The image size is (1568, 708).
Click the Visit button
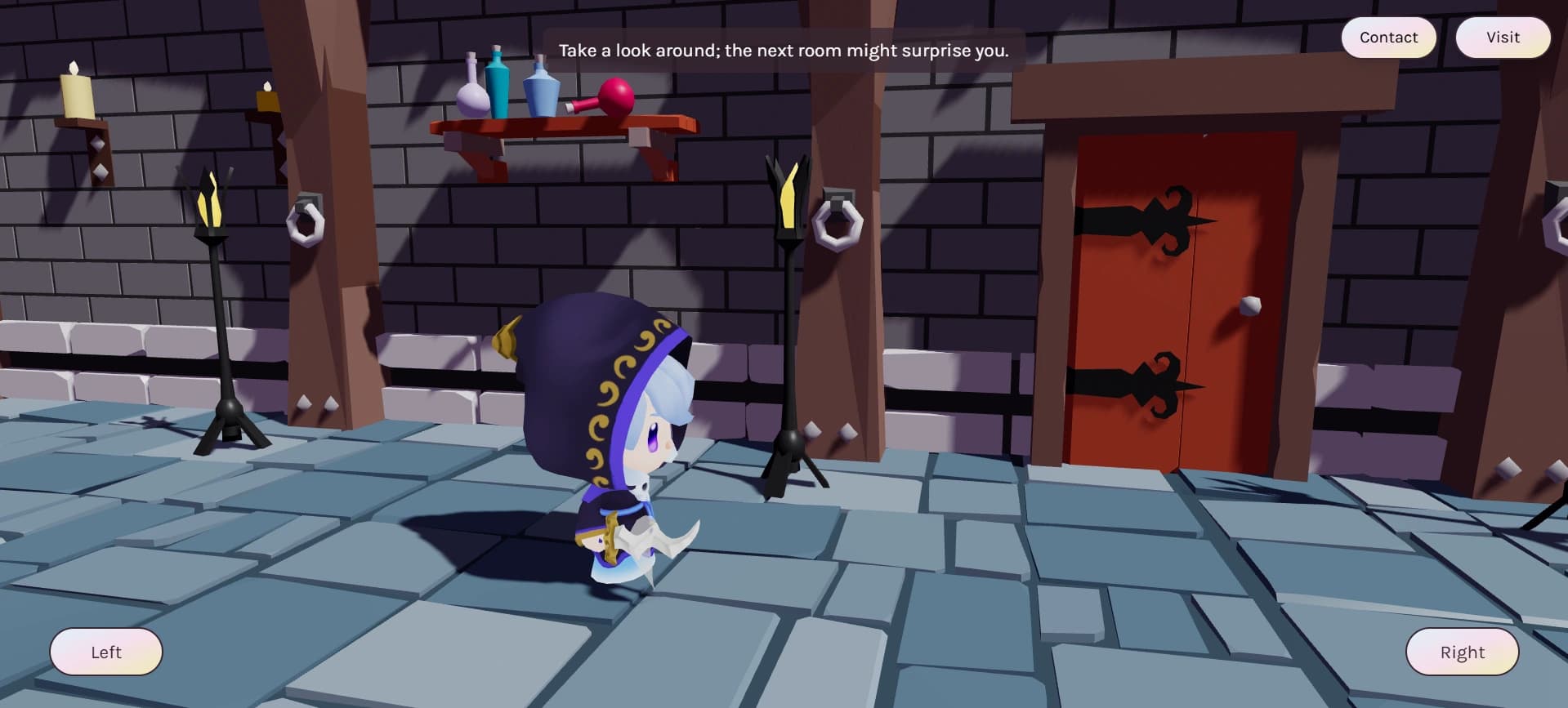pyautogui.click(x=1502, y=37)
